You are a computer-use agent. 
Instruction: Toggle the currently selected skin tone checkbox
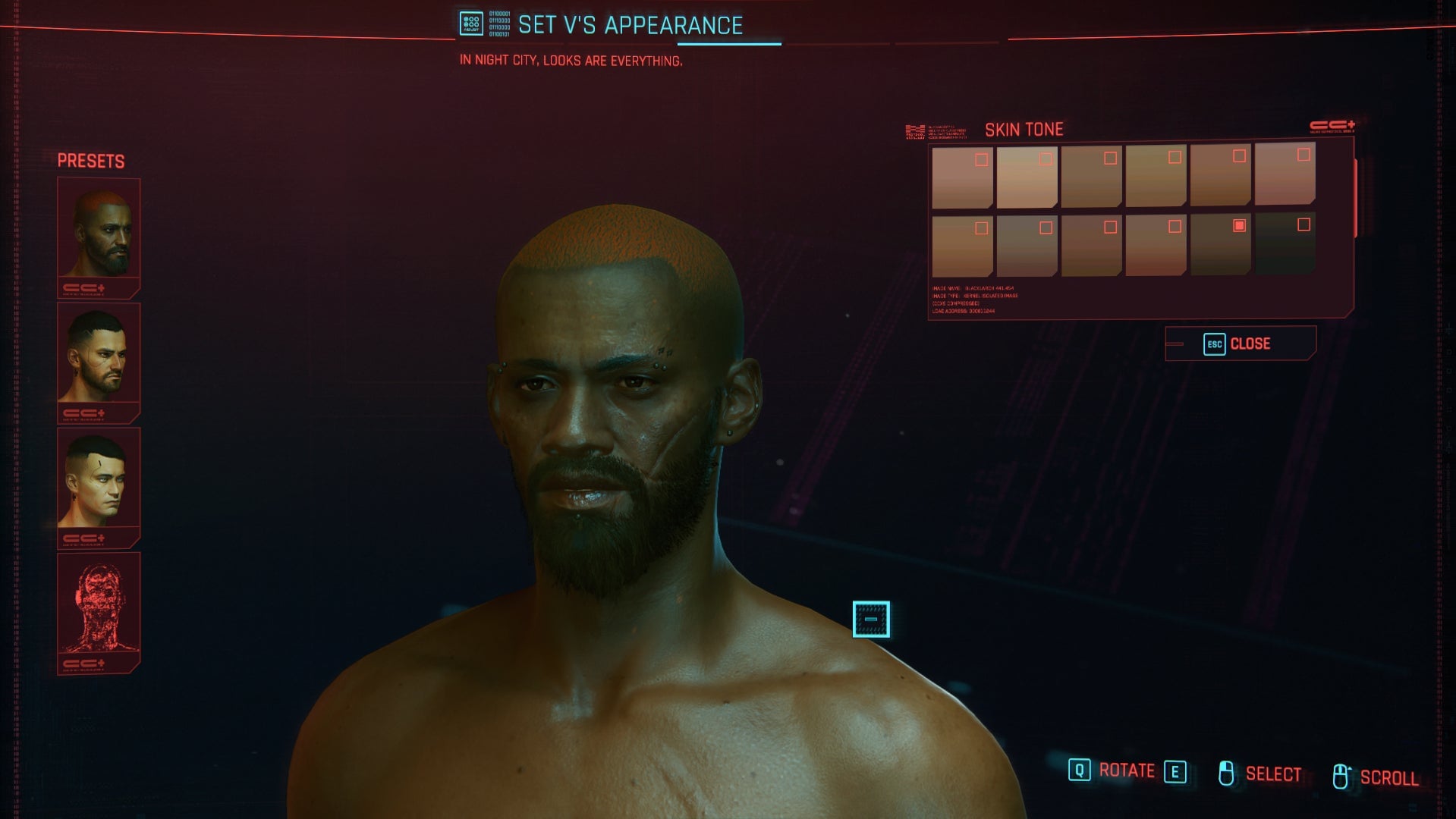[x=1239, y=225]
